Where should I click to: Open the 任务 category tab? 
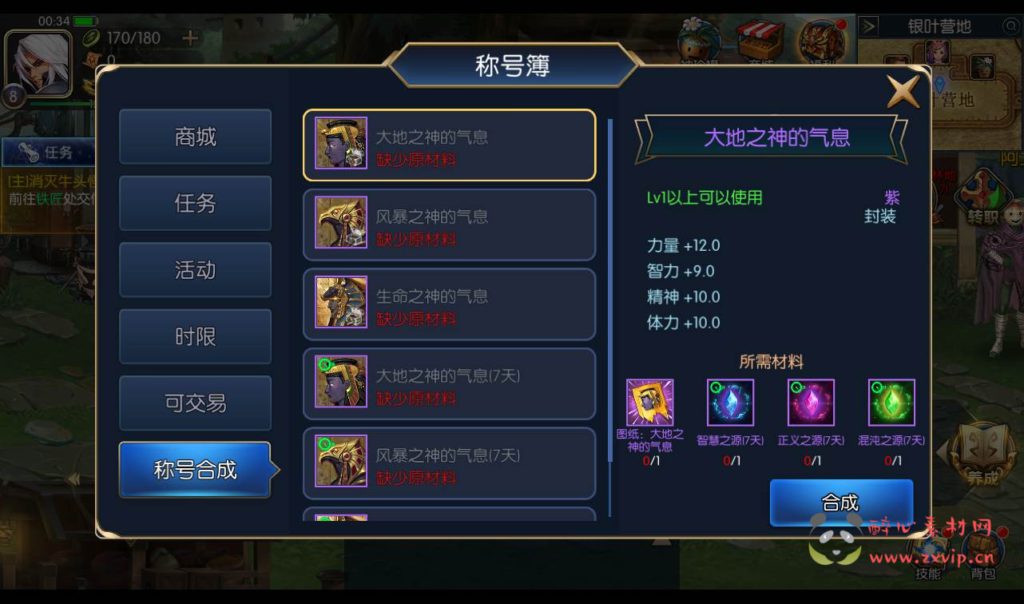pyautogui.click(x=195, y=203)
